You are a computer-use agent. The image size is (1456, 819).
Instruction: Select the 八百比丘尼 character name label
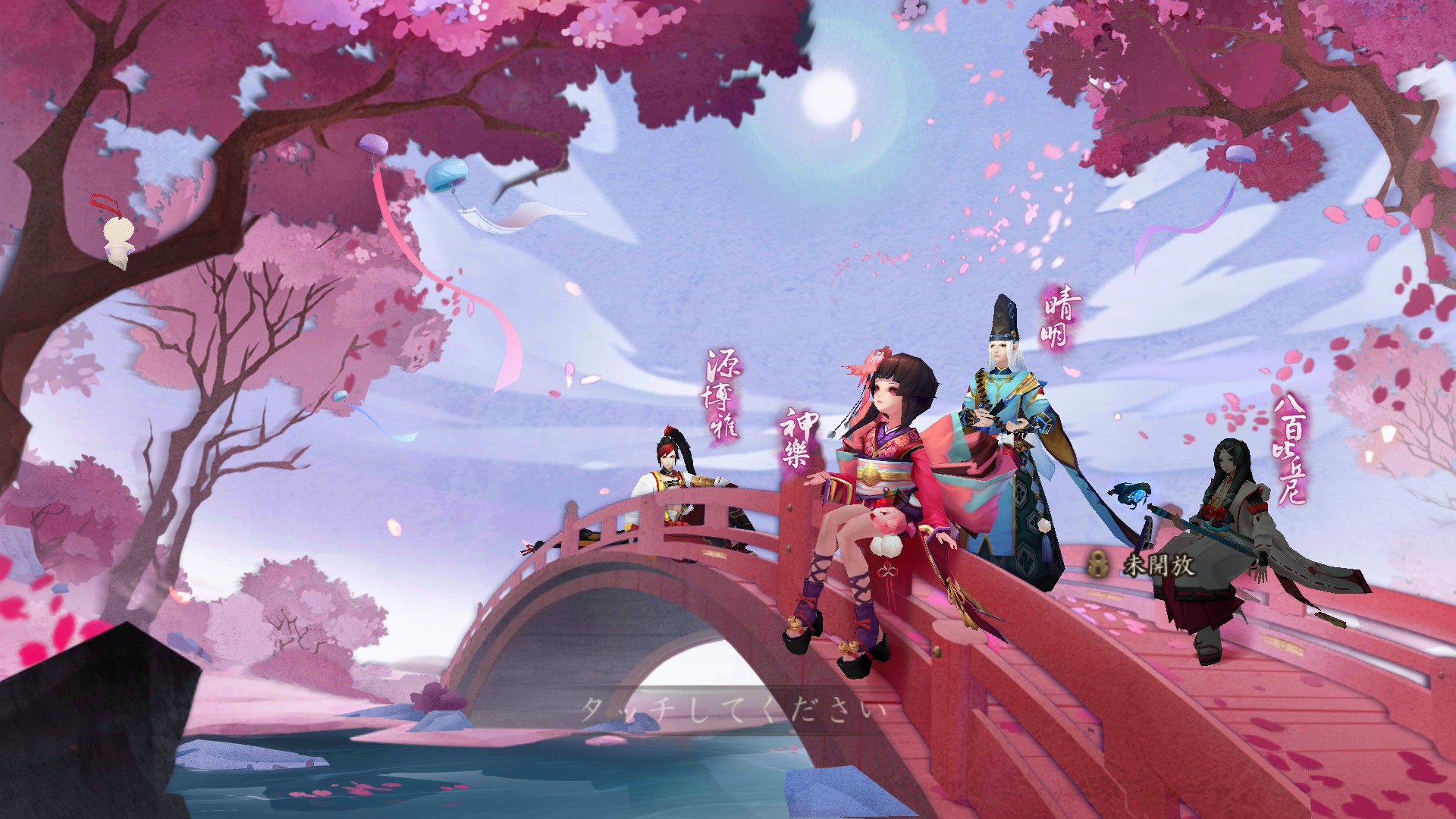click(x=1288, y=447)
